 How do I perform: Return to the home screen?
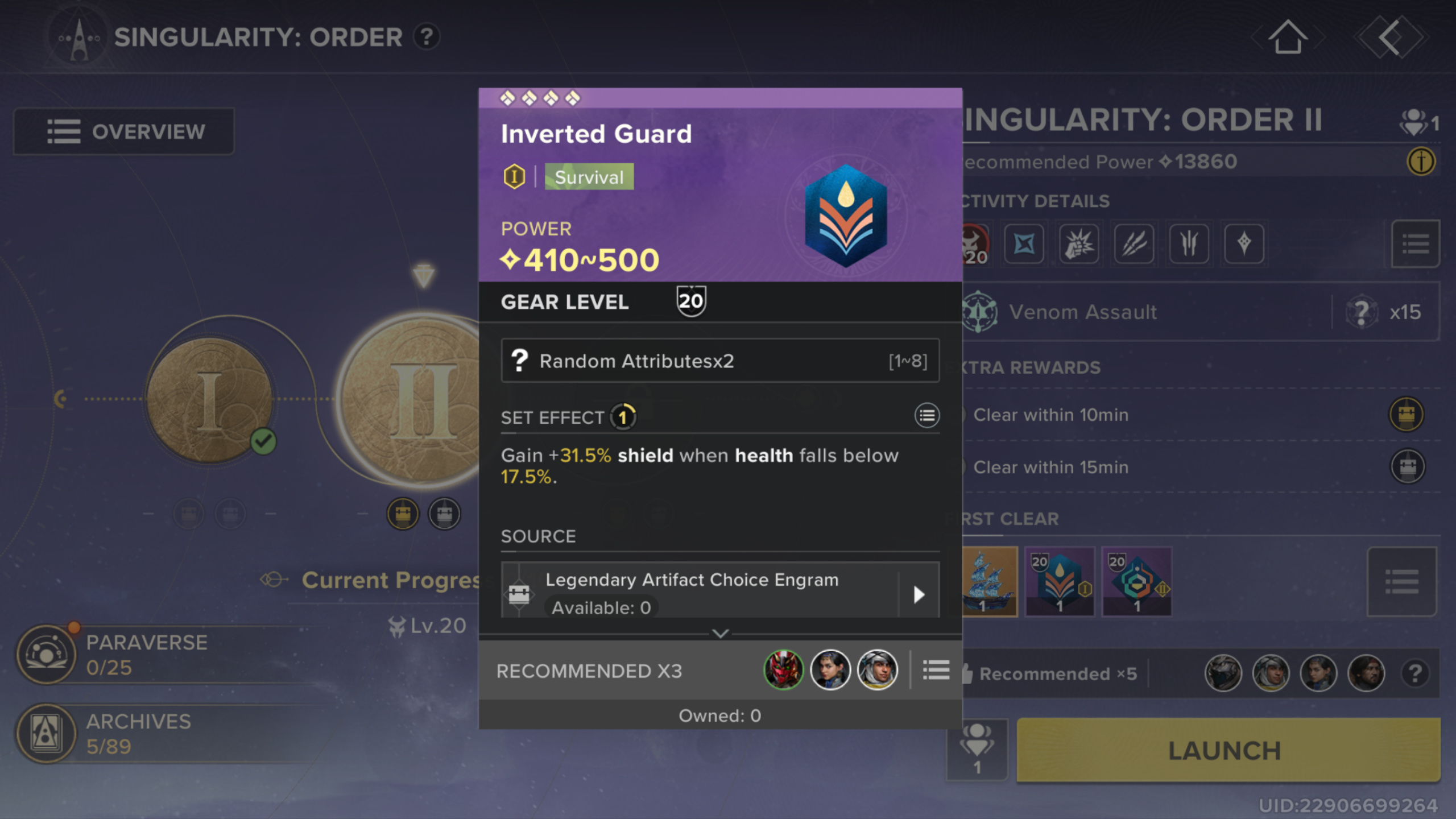(x=1288, y=38)
